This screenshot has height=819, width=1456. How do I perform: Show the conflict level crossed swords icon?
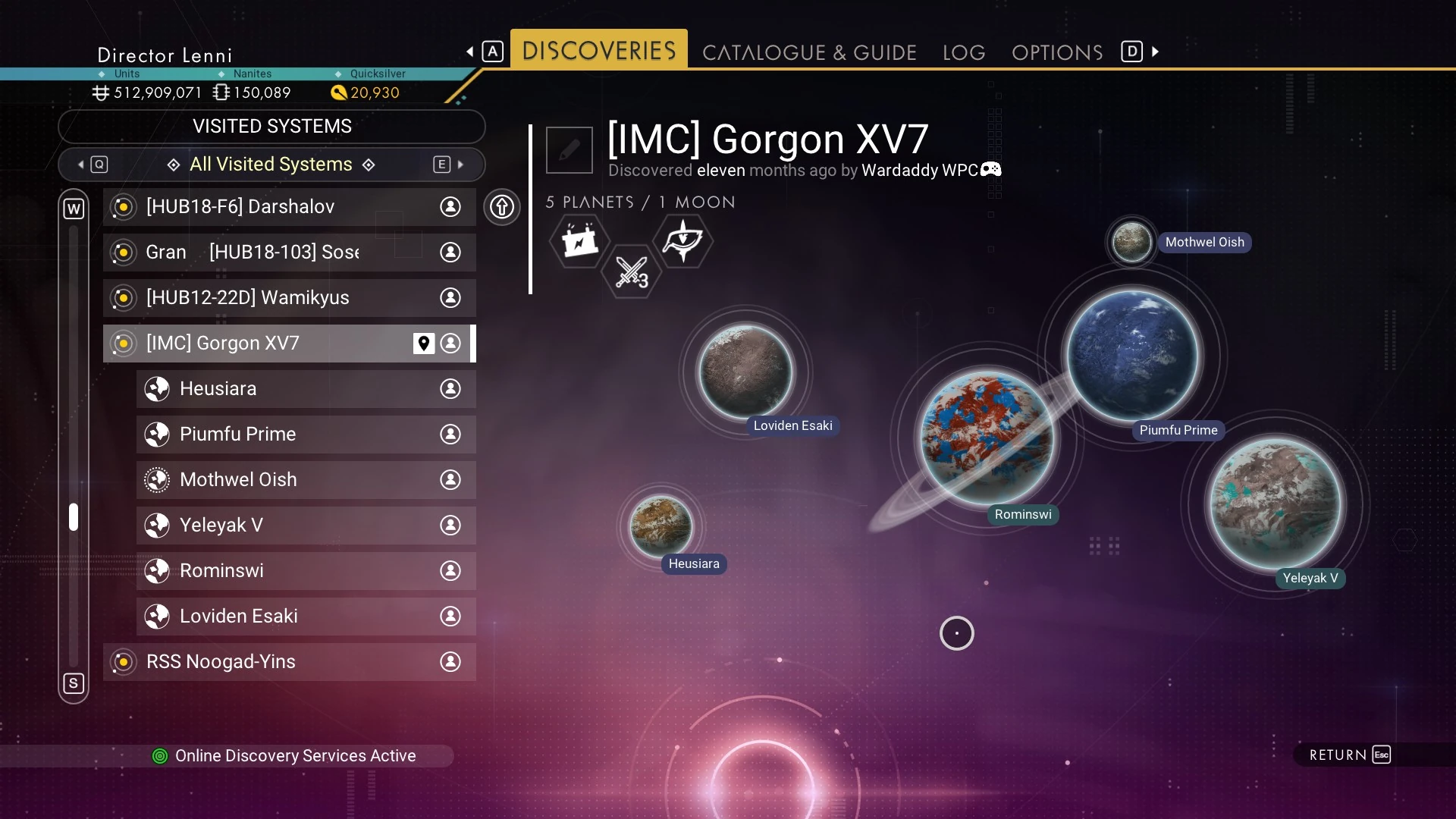point(632,271)
